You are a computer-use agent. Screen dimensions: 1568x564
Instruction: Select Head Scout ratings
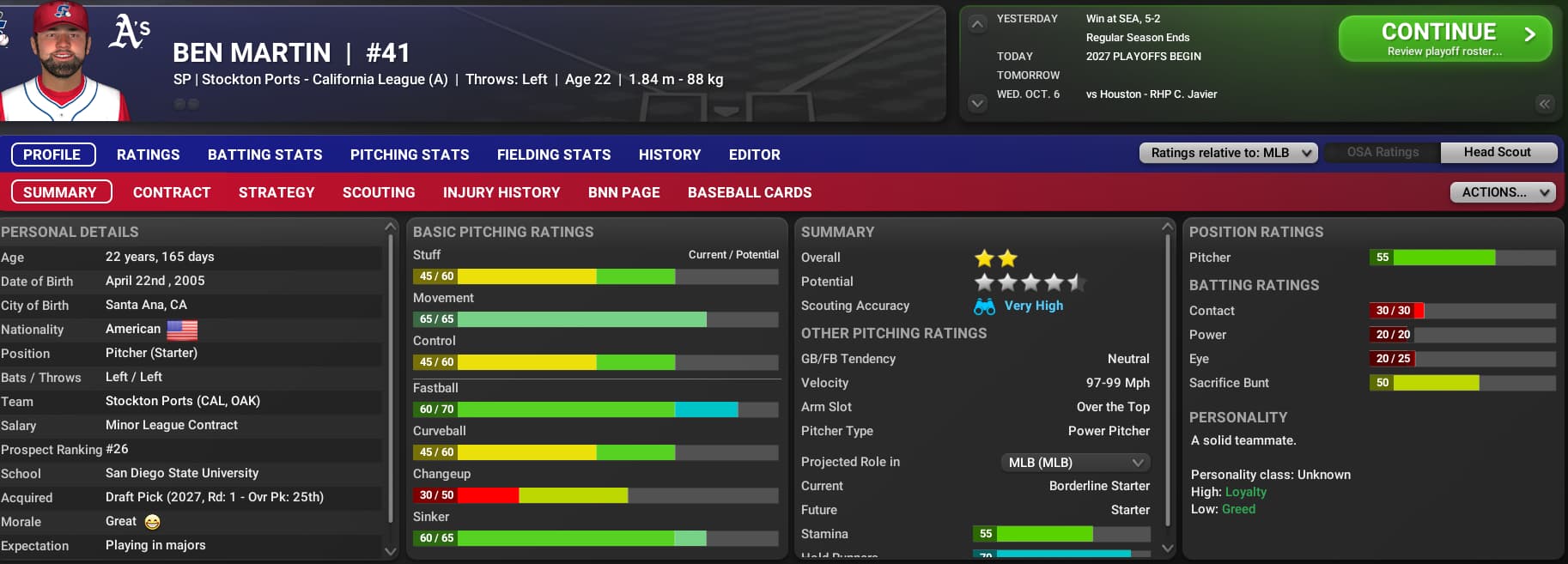[x=1497, y=153]
